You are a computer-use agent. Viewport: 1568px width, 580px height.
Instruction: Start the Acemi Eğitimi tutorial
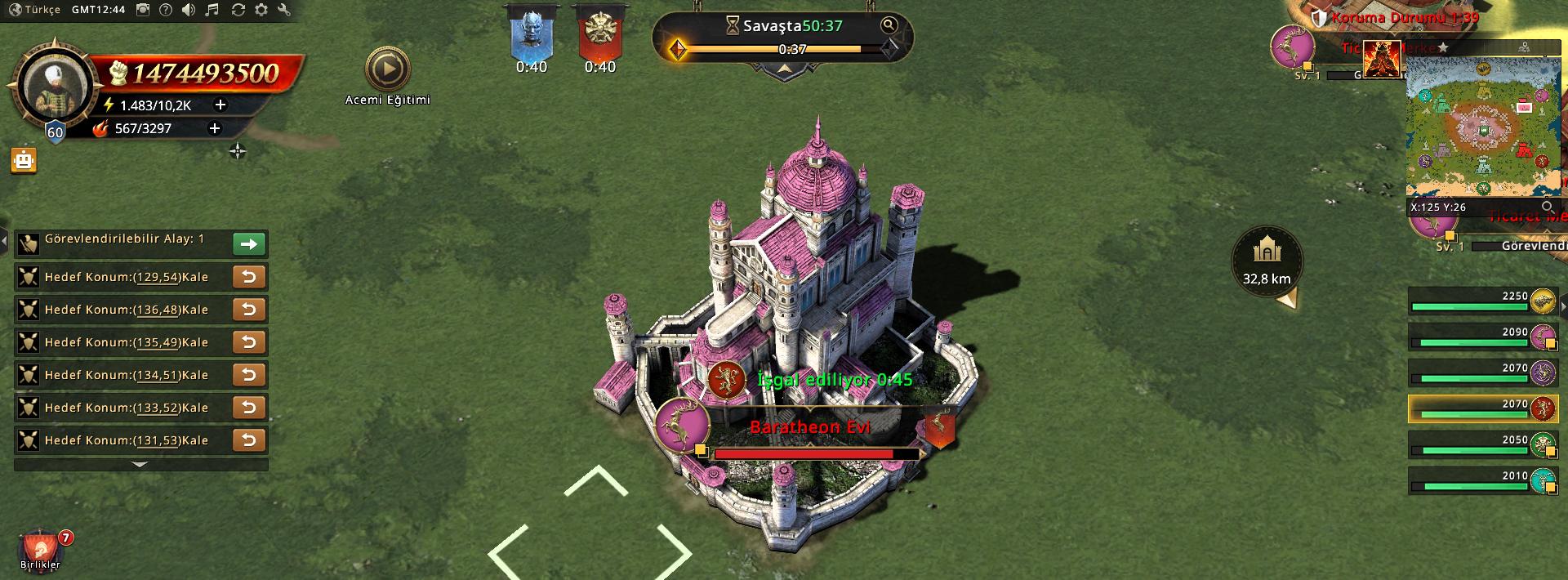click(x=387, y=70)
